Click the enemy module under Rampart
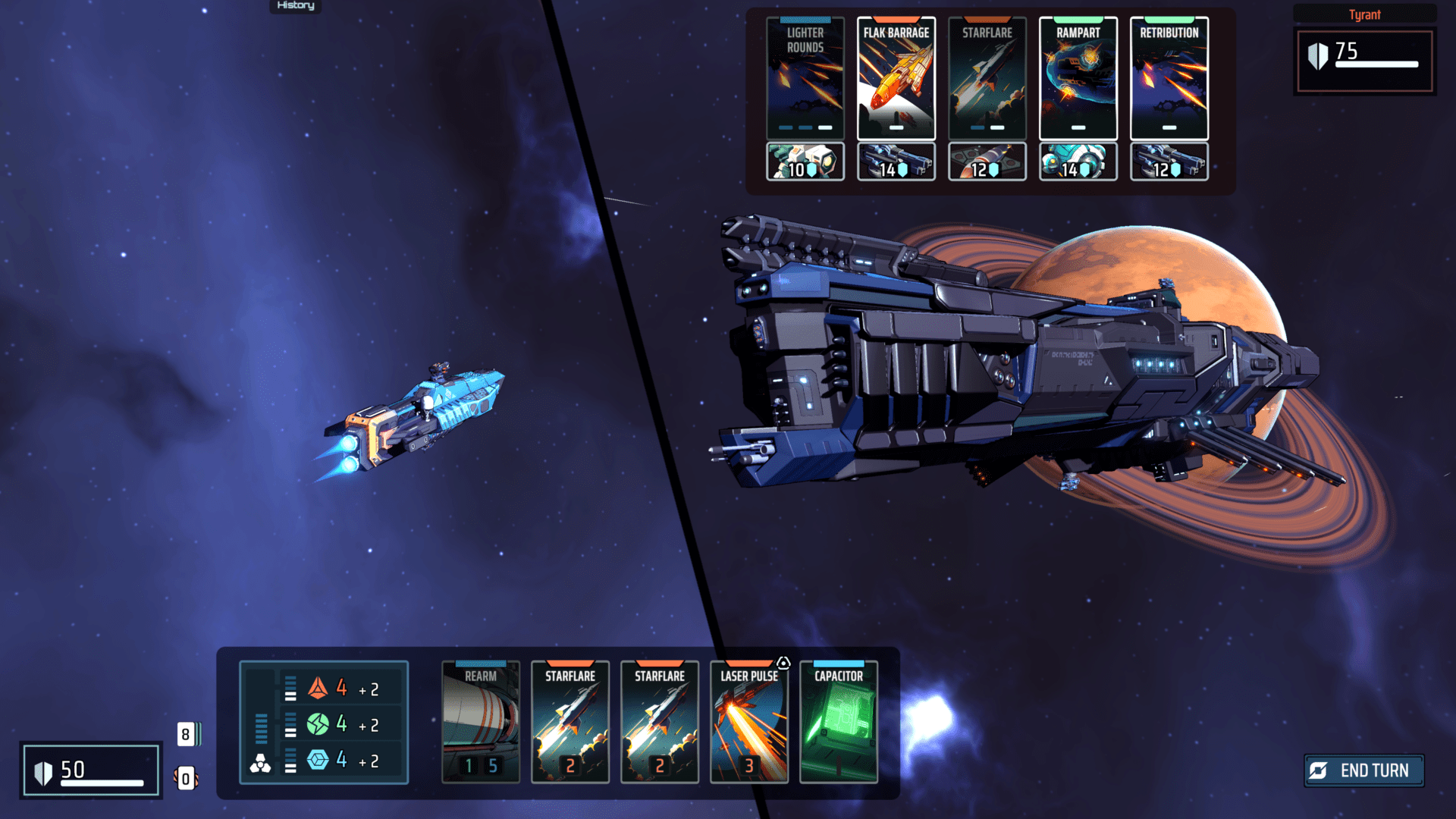The height and width of the screenshot is (819, 1456). pos(1078,162)
